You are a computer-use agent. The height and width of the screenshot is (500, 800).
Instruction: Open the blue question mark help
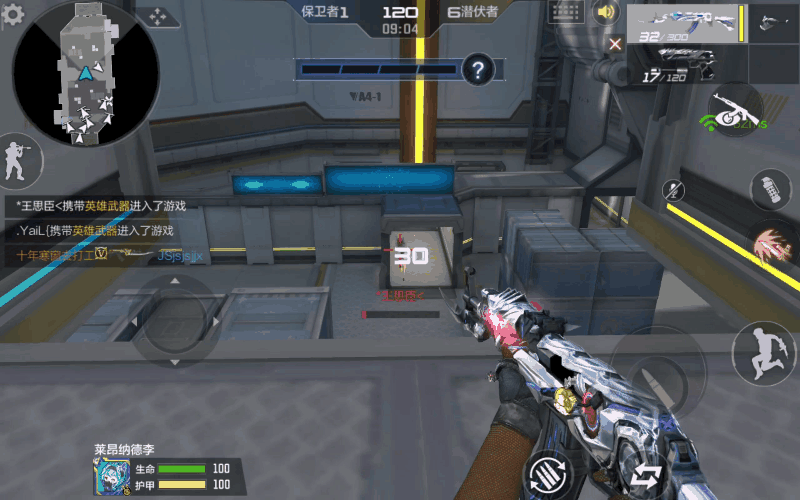click(480, 69)
